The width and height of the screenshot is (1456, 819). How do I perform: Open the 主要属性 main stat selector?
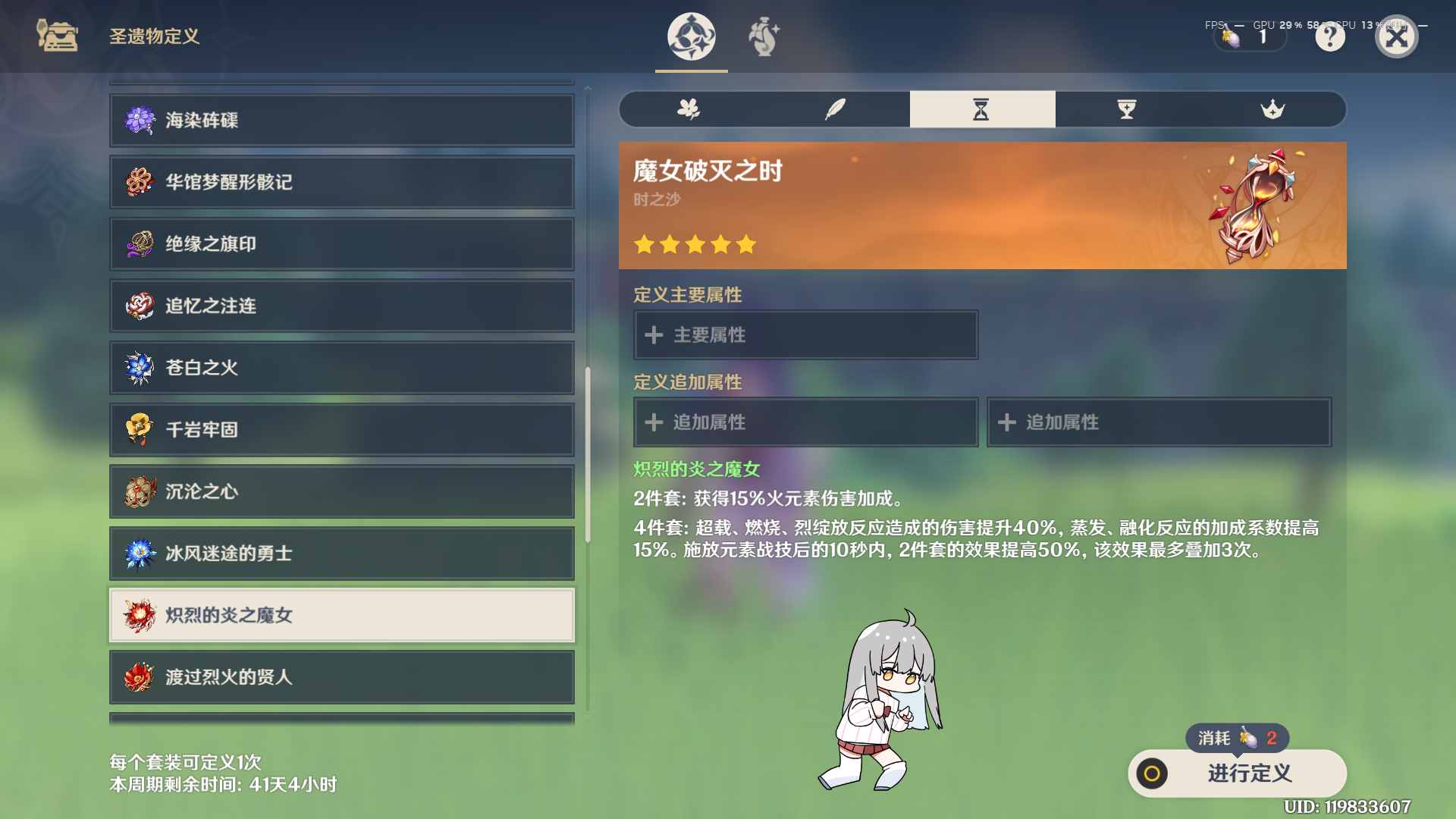(x=805, y=334)
